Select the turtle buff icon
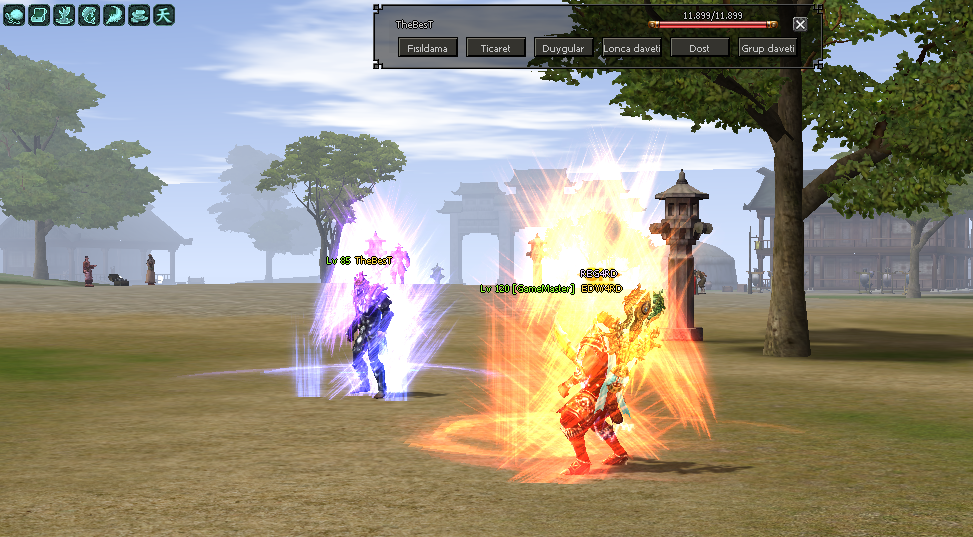 (13, 14)
